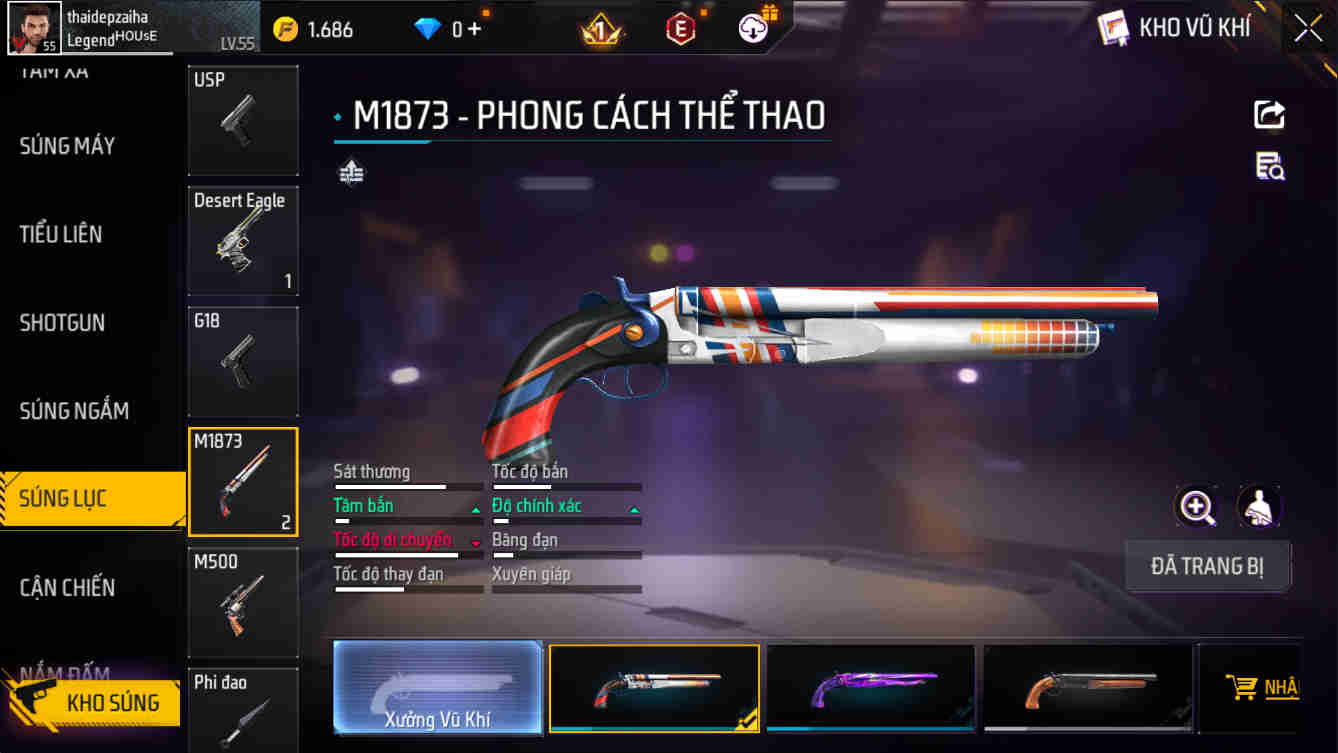Select the USP pistol slot
The height and width of the screenshot is (753, 1338).
tap(243, 120)
